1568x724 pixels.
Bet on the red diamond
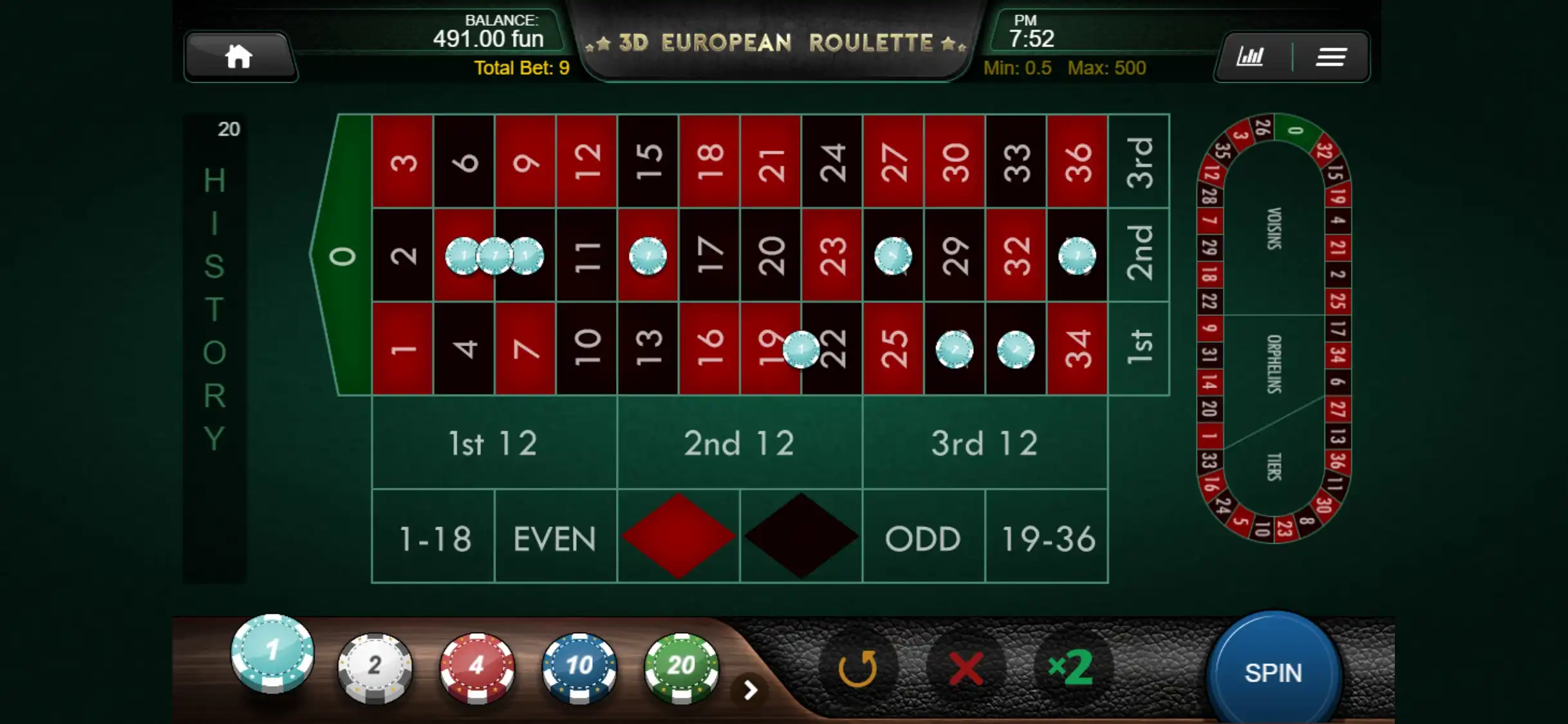coord(678,536)
